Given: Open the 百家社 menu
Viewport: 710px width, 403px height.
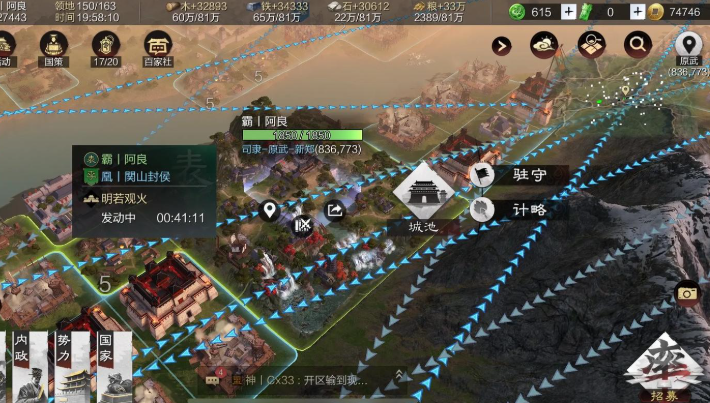Looking at the screenshot, I should [158, 47].
